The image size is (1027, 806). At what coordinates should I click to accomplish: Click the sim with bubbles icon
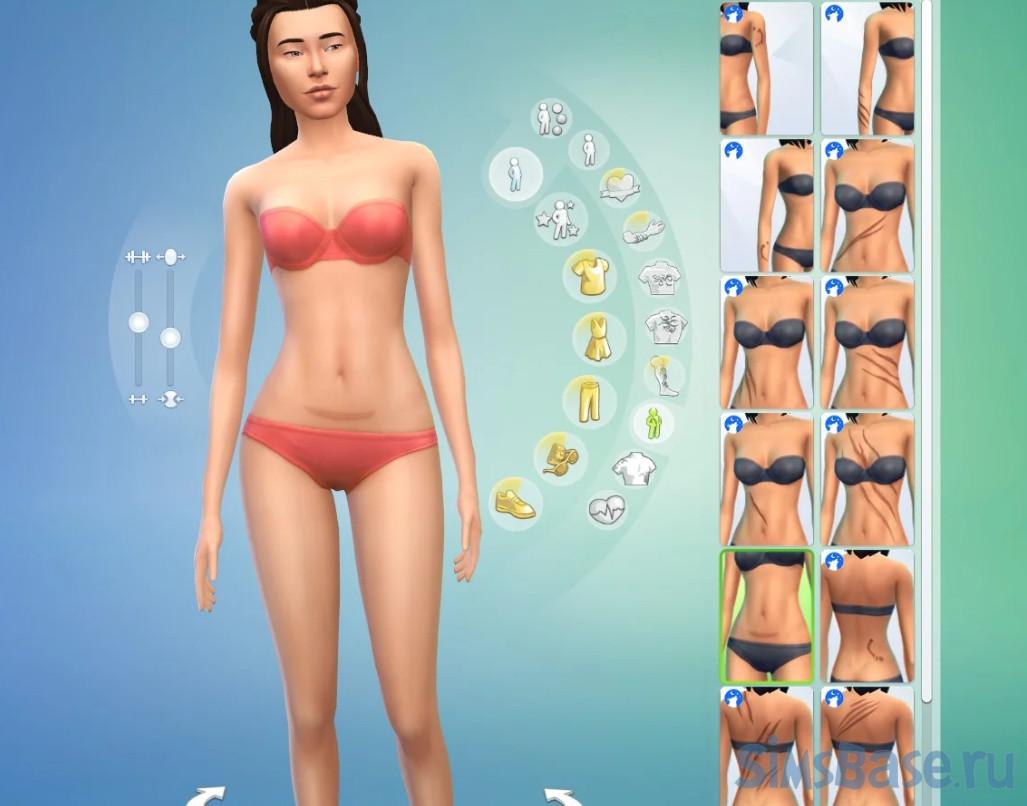pyautogui.click(x=550, y=119)
